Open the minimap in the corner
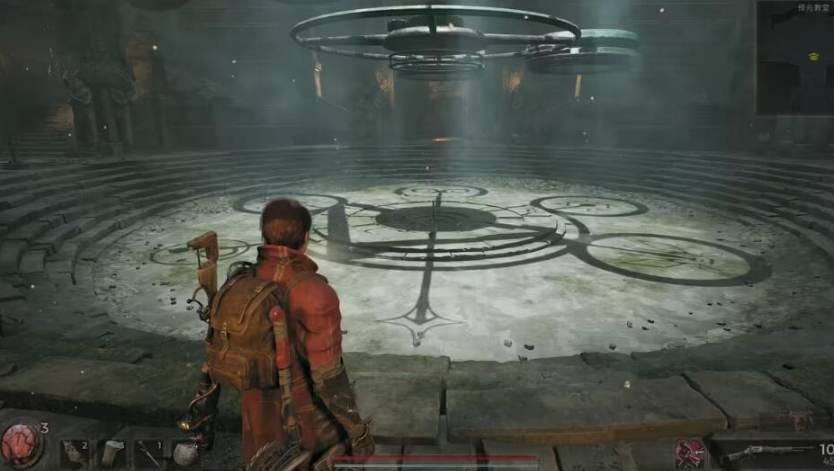 tap(794, 59)
